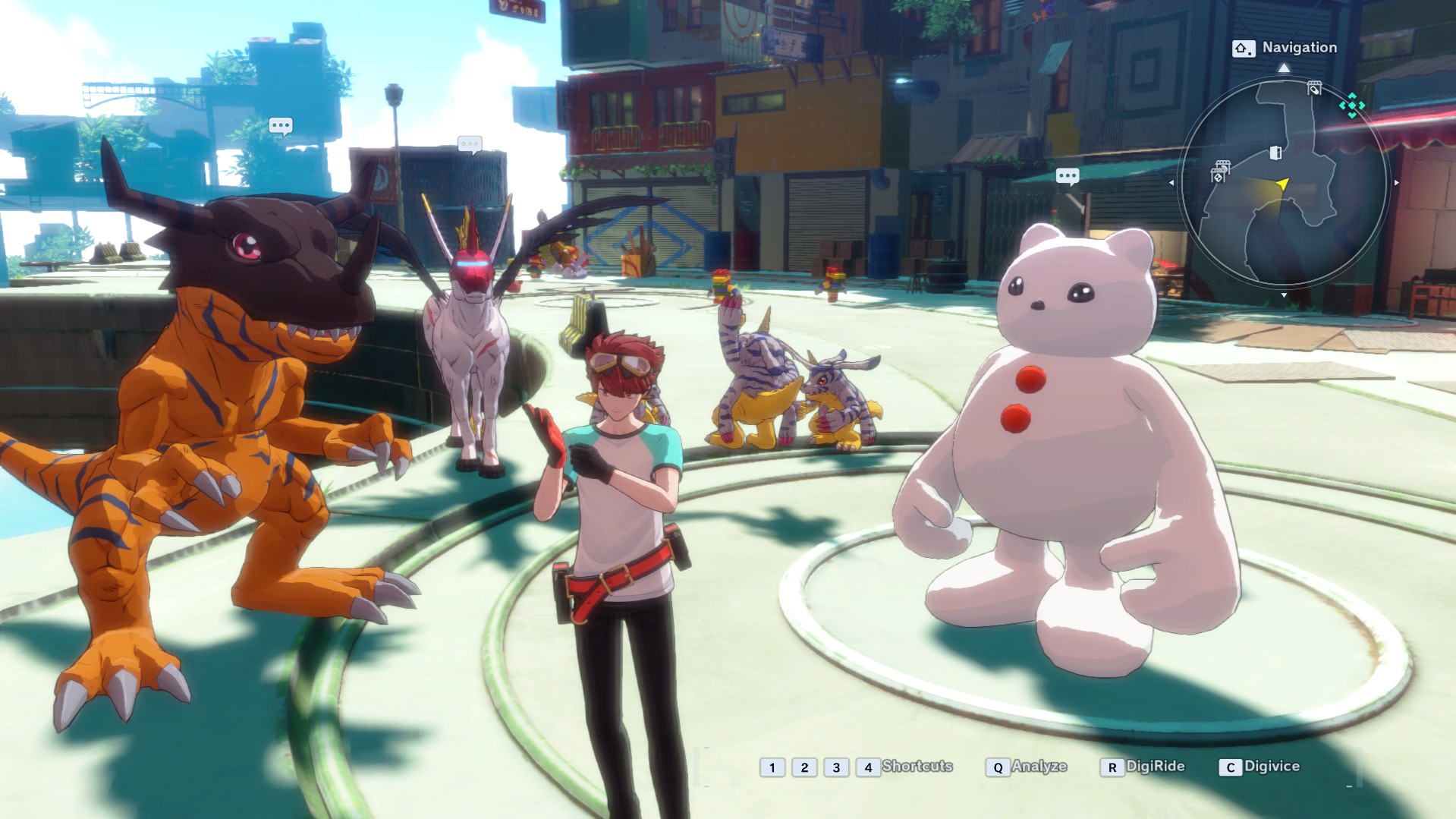This screenshot has width=1456, height=819.
Task: Choose the Analyze option
Action: pos(1027,767)
